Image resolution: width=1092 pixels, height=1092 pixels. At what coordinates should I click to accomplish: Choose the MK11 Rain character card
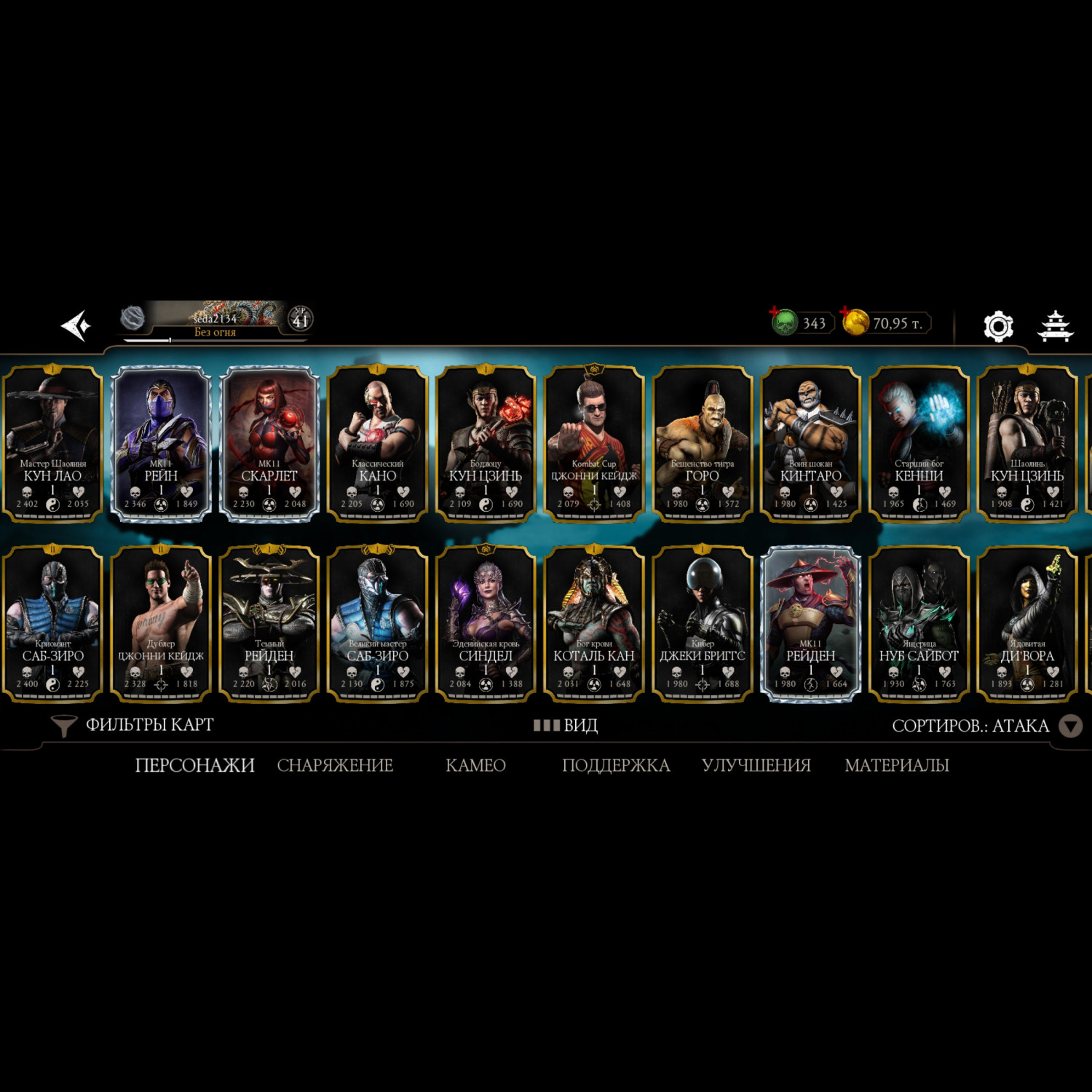pyautogui.click(x=161, y=443)
